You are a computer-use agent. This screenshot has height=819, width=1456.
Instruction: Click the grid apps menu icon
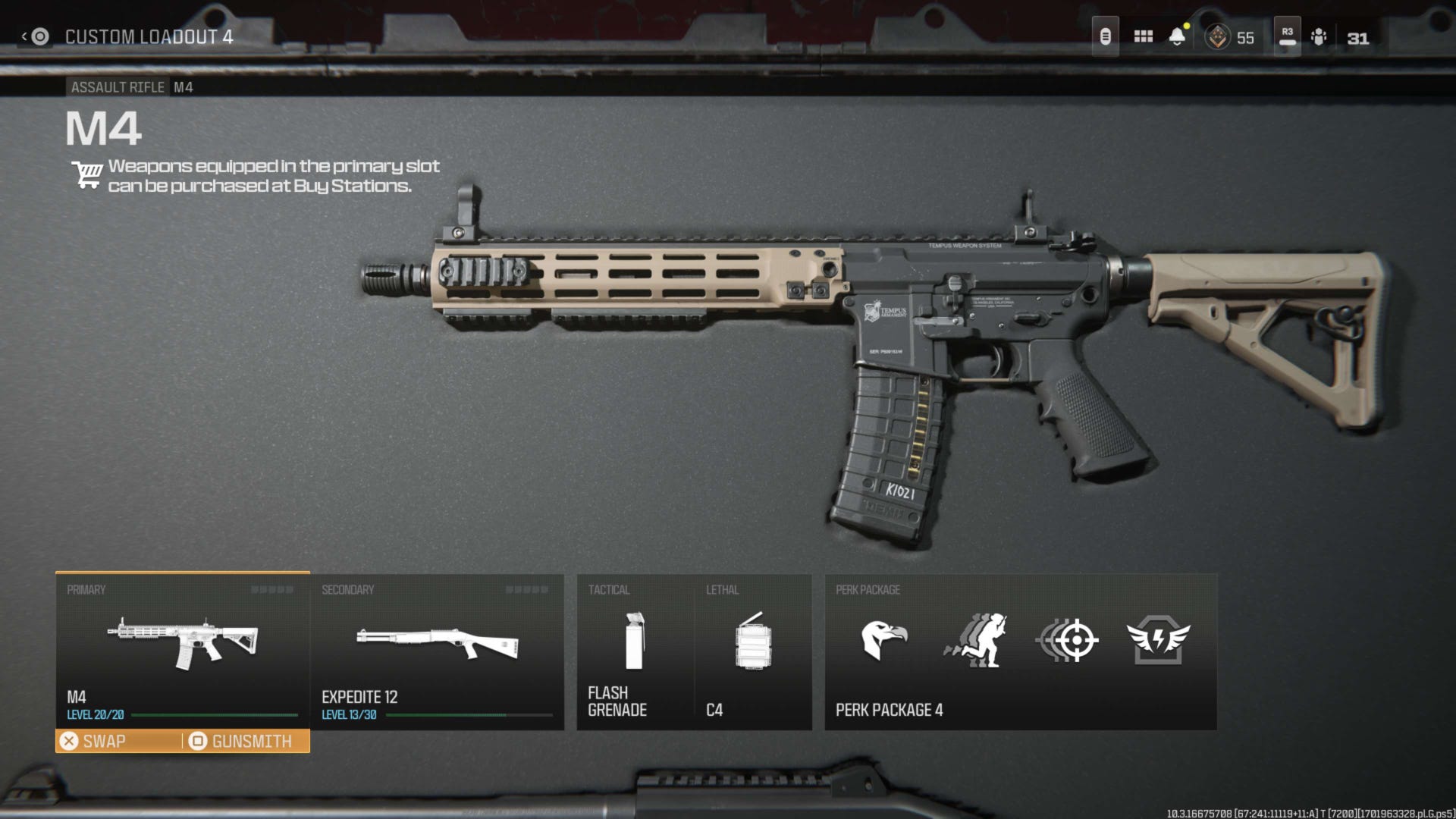(1143, 36)
